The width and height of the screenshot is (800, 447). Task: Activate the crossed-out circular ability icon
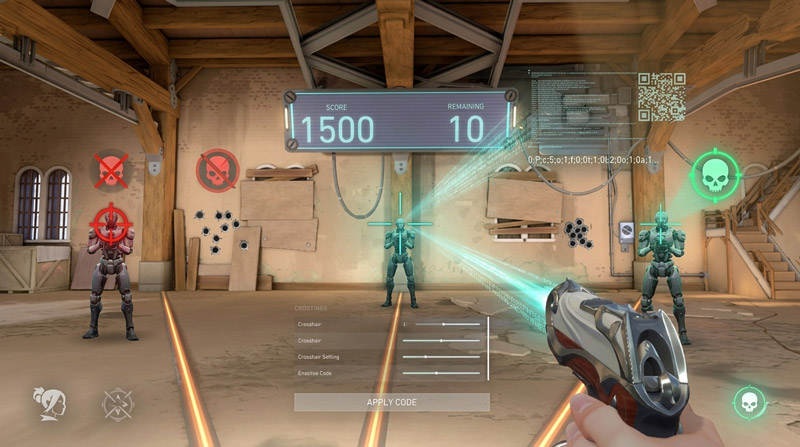pyautogui.click(x=117, y=403)
